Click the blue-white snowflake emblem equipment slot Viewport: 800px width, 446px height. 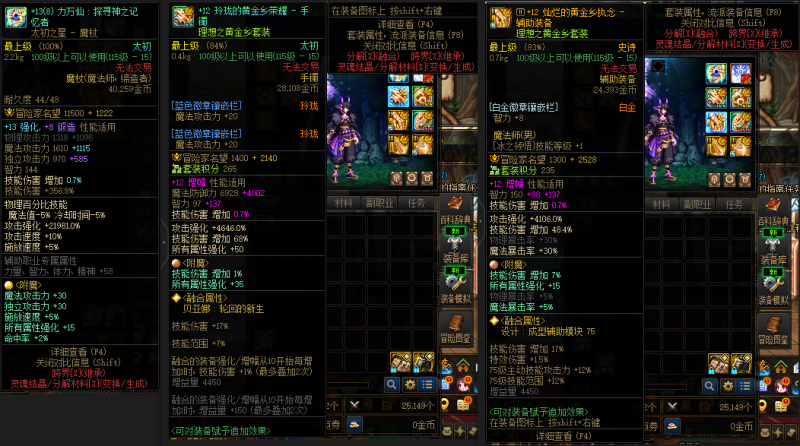(x=740, y=74)
